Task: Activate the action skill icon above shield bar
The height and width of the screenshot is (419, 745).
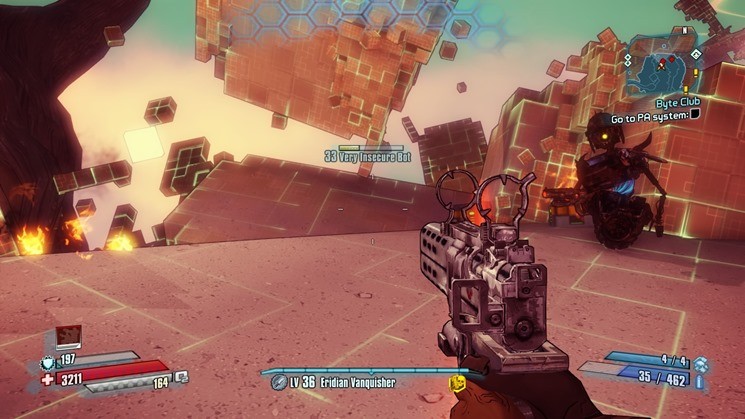Action: (67, 337)
